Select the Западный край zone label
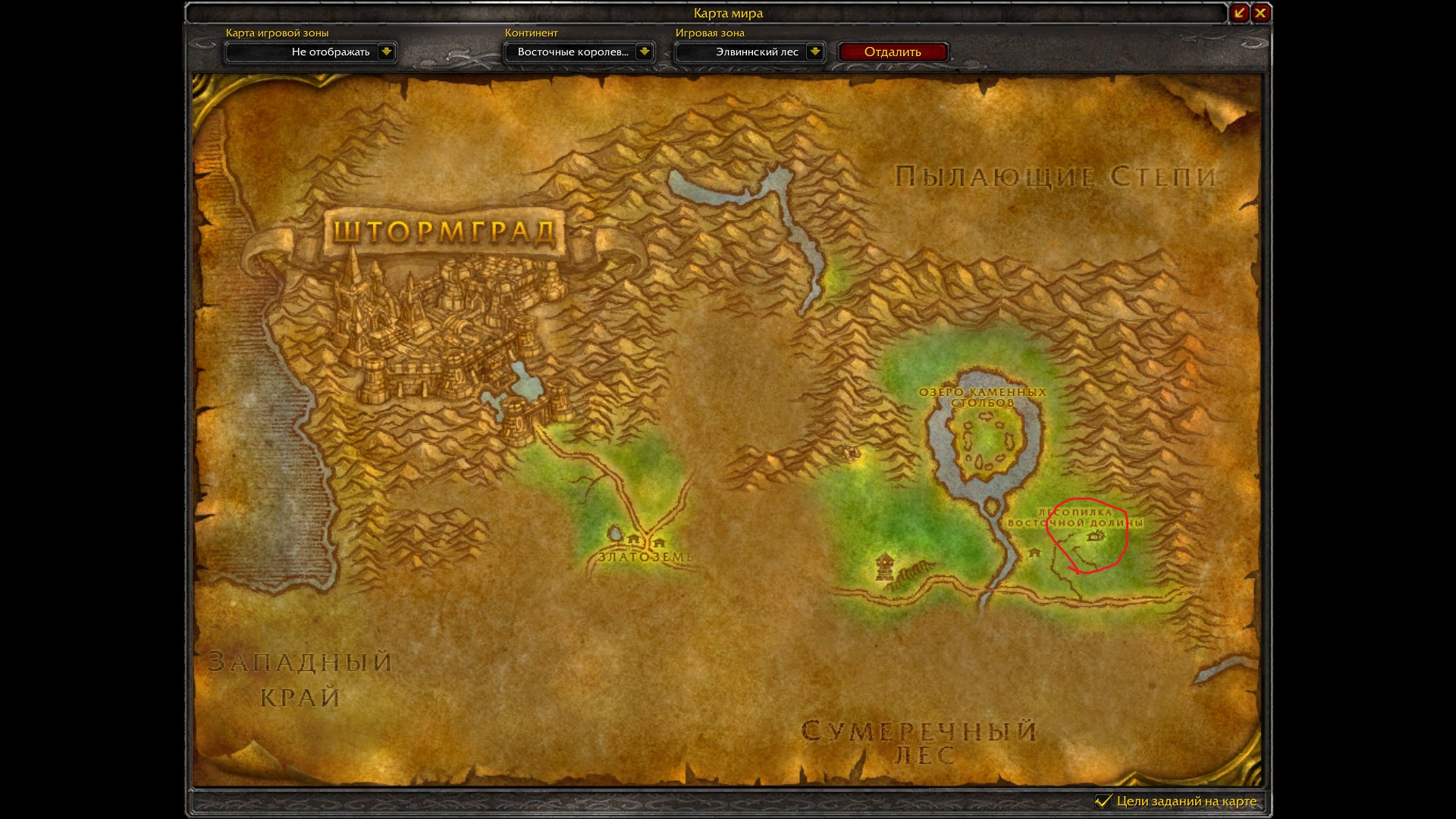Viewport: 1456px width, 819px height. pos(300,679)
